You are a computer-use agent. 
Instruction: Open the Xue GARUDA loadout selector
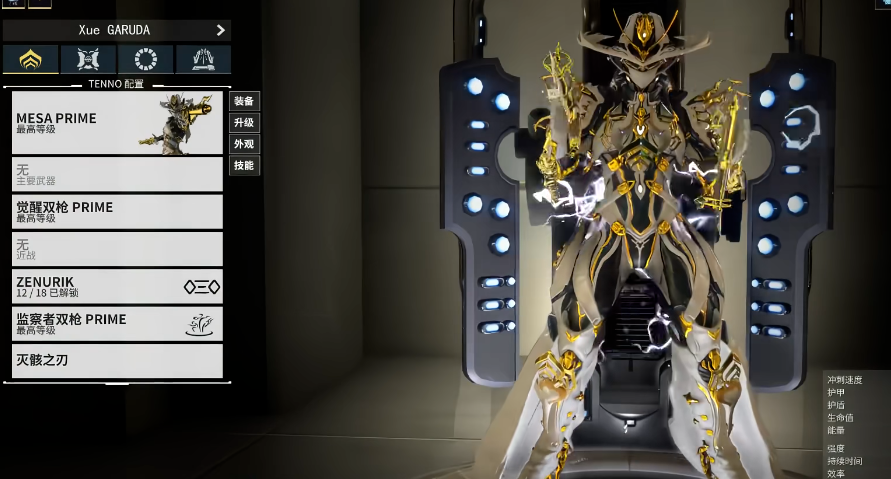pyautogui.click(x=117, y=30)
